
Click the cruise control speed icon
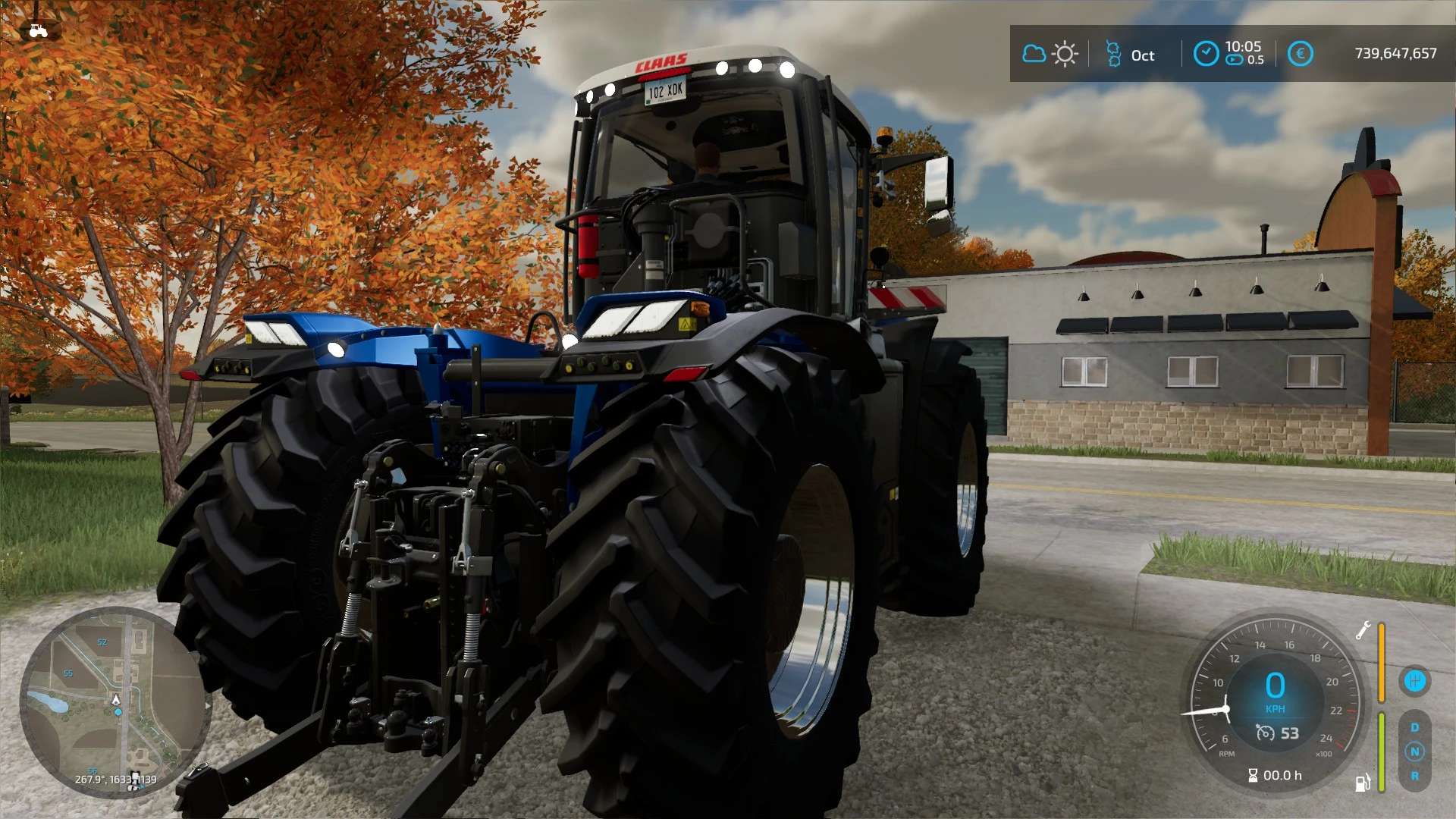[1265, 733]
